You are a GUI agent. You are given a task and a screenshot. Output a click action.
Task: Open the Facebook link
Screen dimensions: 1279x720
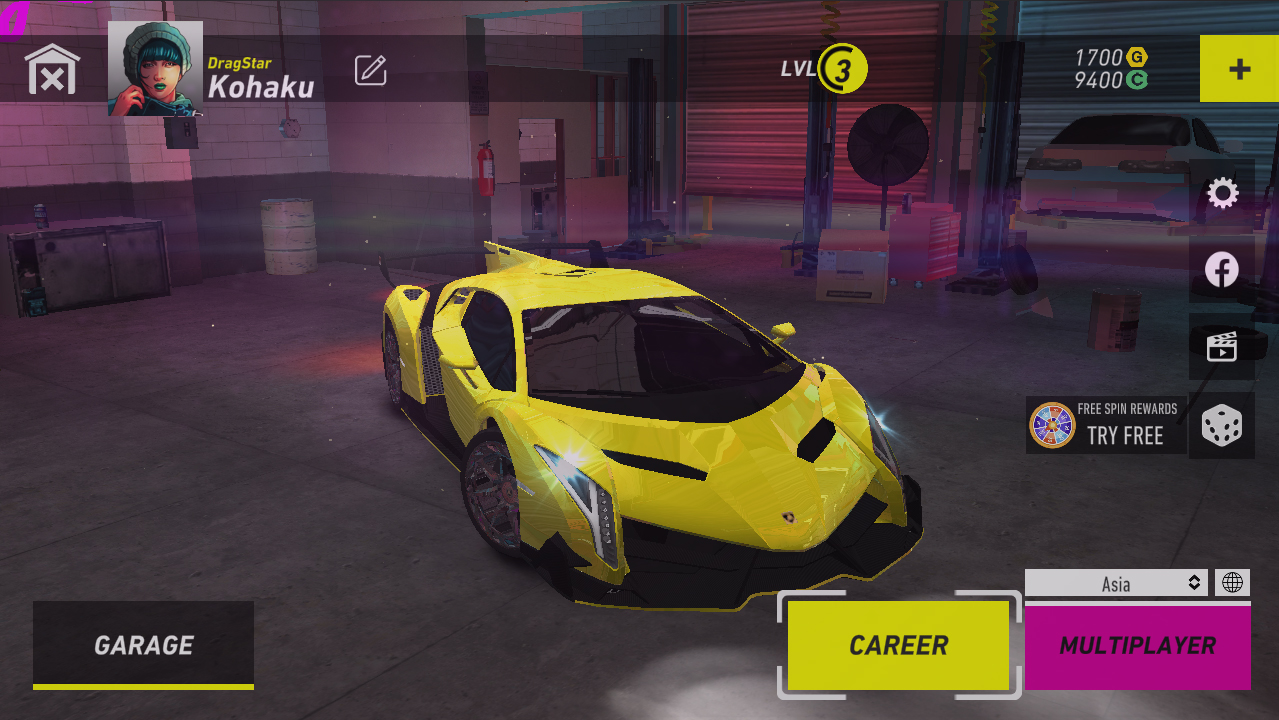pos(1222,270)
